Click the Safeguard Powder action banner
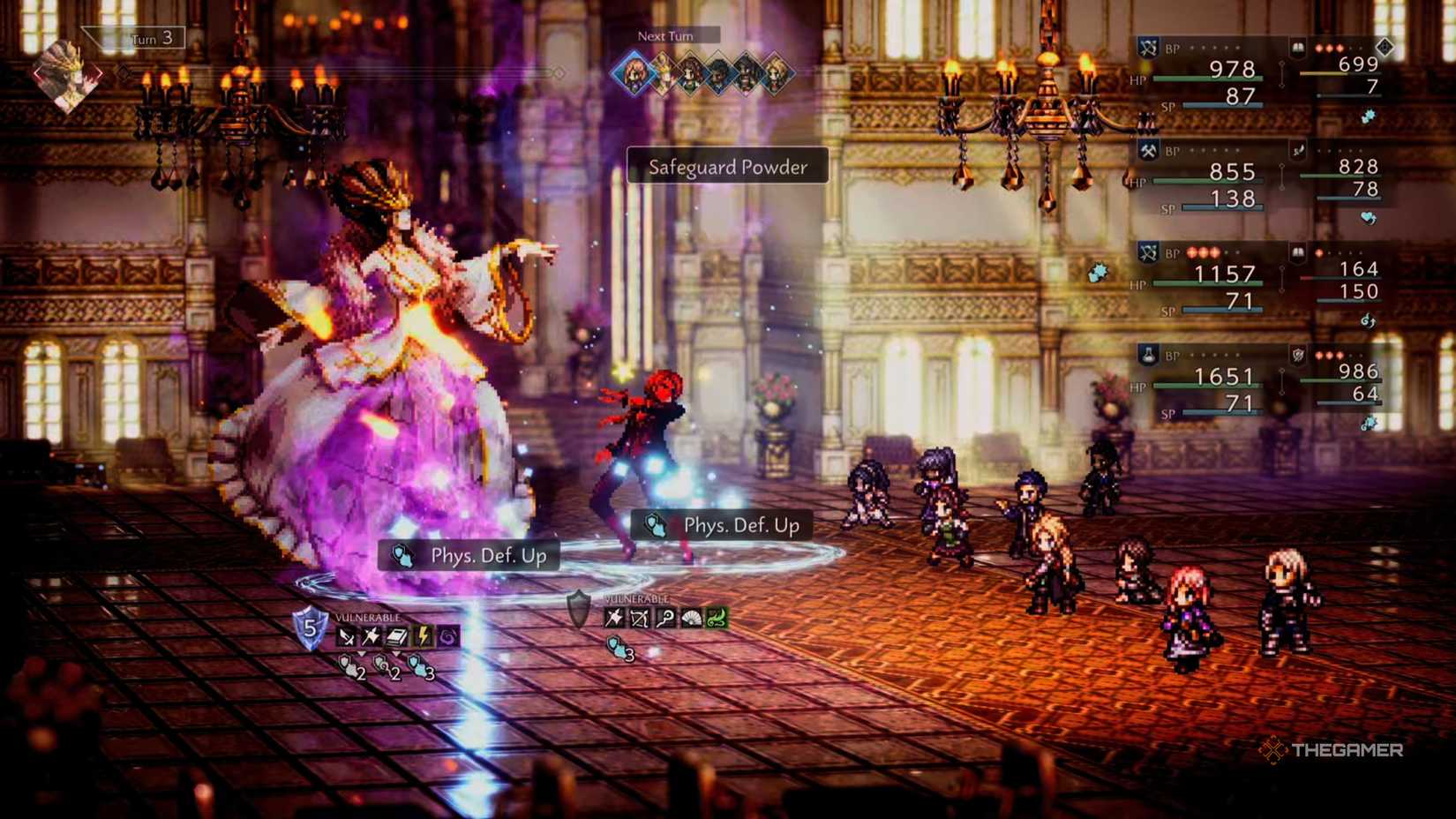The image size is (1456, 819). [726, 168]
